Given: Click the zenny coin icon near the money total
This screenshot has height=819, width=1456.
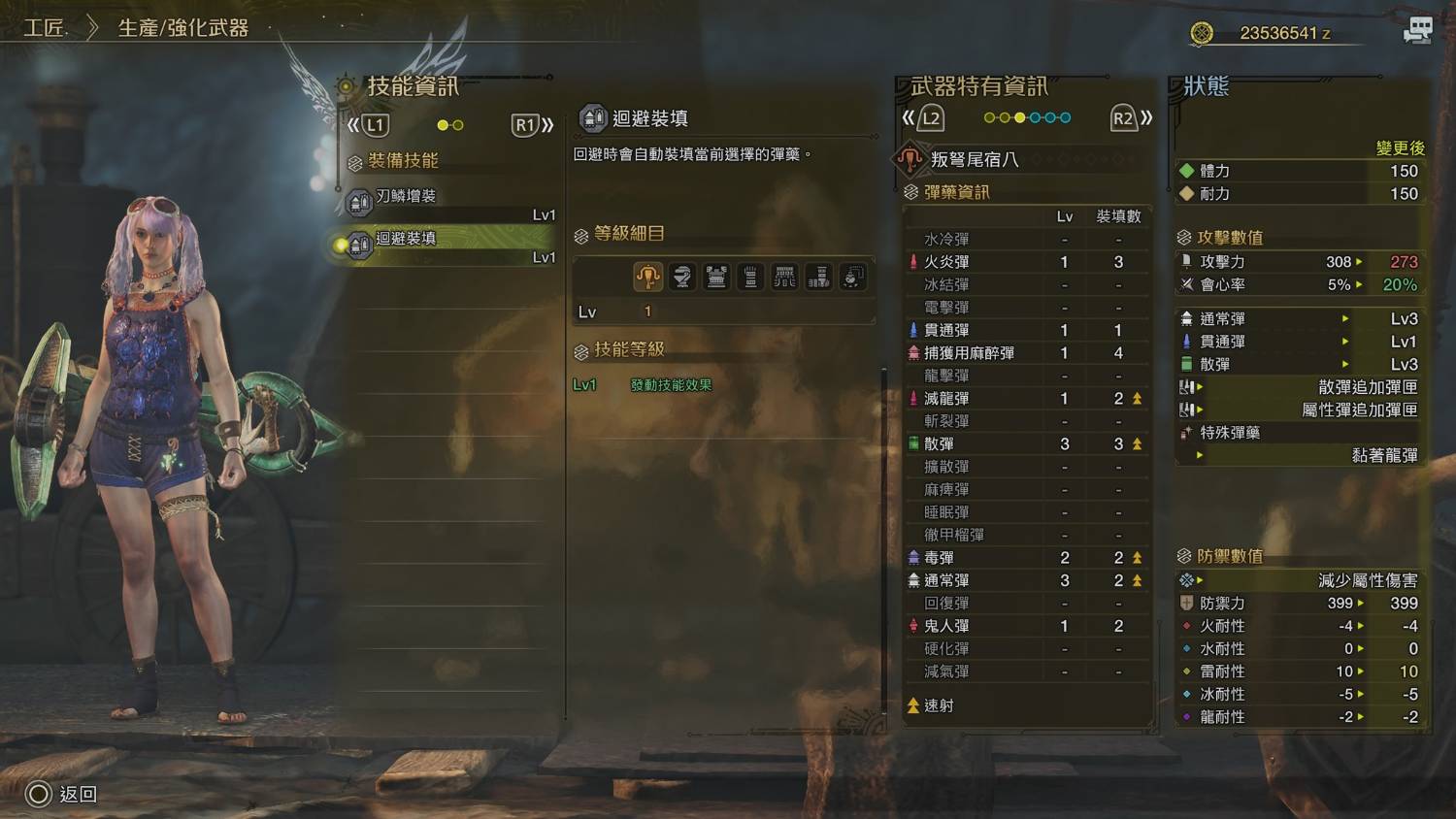Looking at the screenshot, I should (x=1200, y=32).
